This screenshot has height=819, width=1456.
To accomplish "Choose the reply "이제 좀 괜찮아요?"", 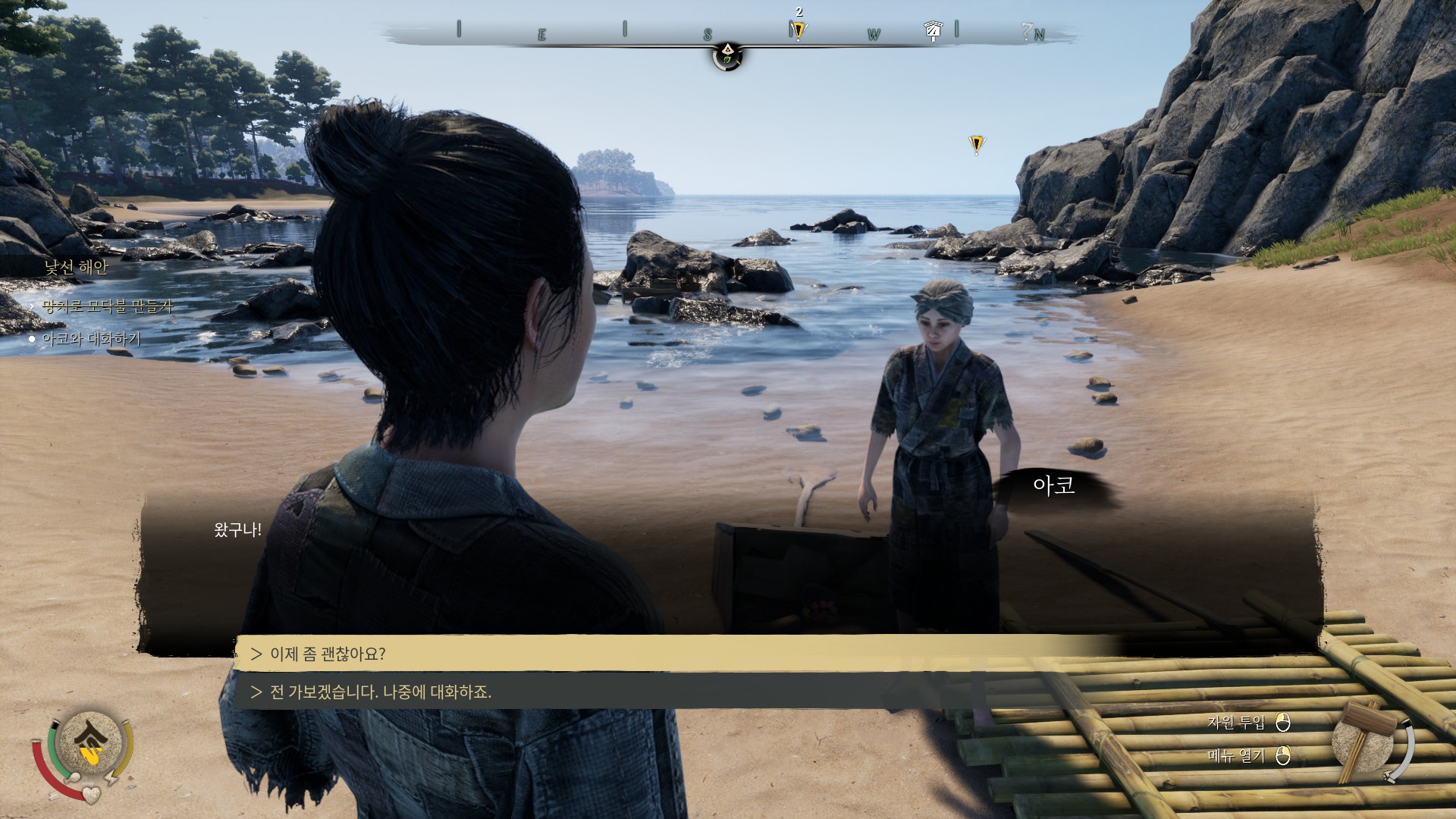I will click(328, 654).
